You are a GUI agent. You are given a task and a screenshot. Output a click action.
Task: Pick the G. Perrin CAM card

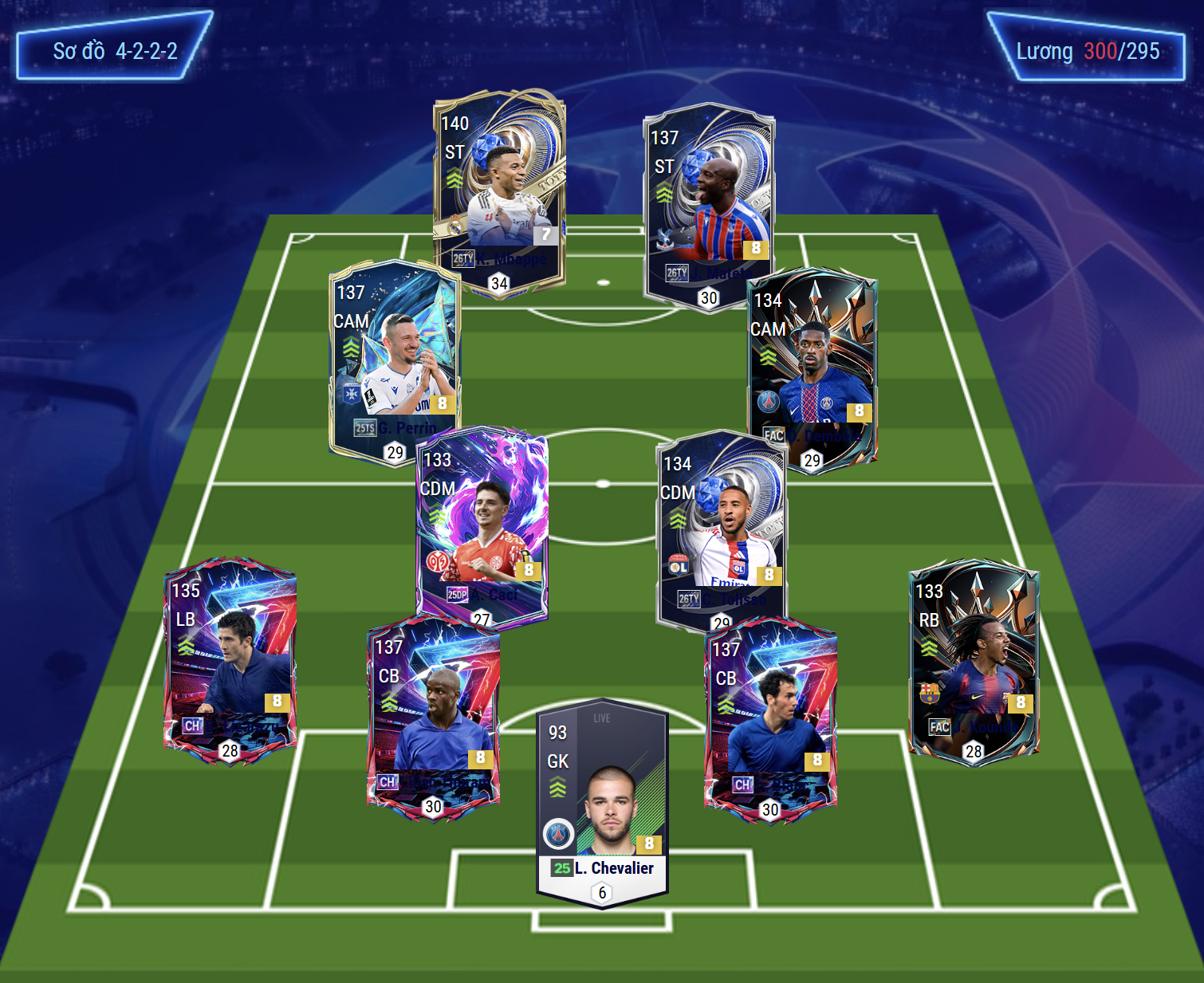[x=395, y=359]
